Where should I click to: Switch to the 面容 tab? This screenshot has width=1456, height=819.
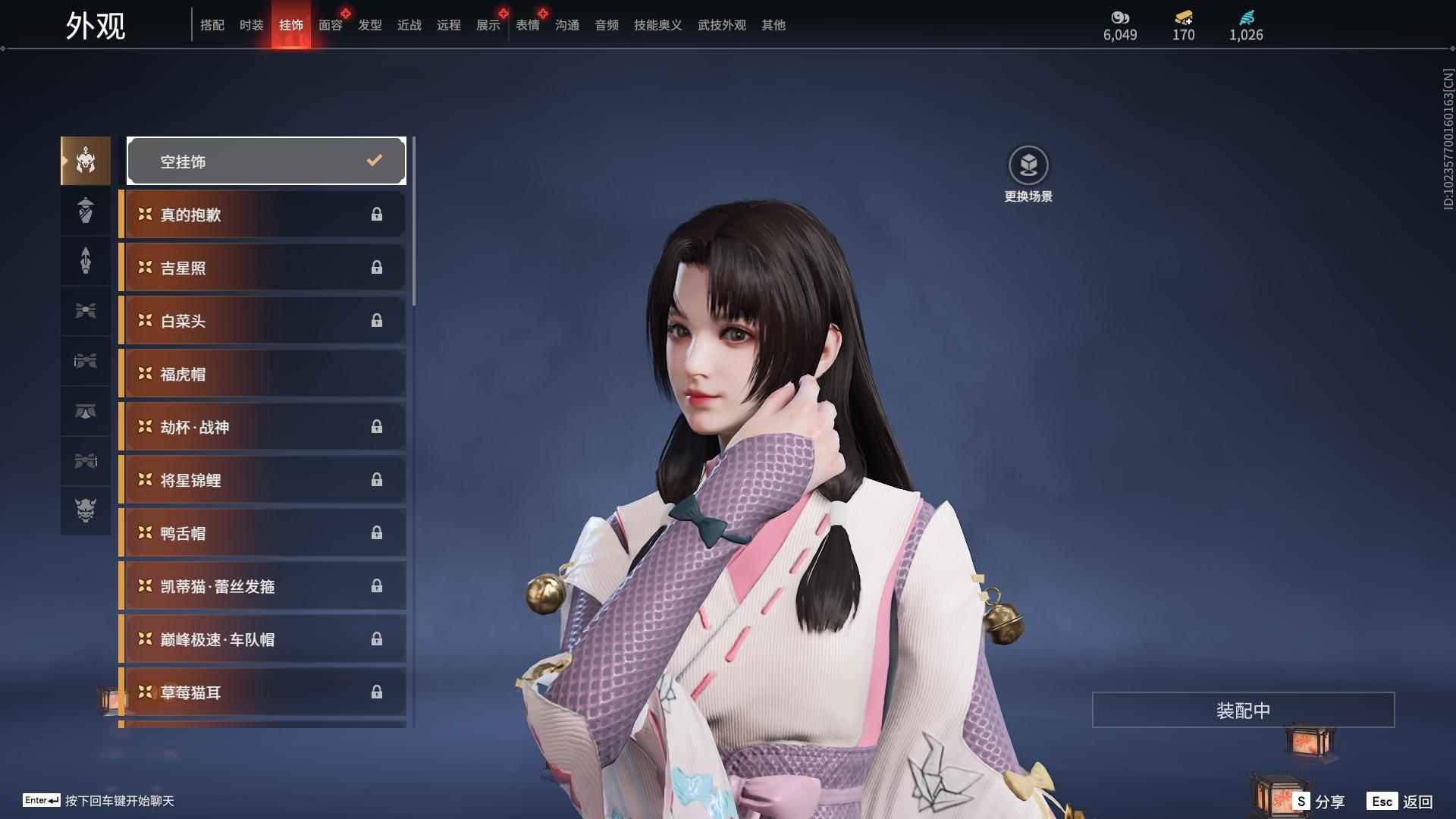pyautogui.click(x=330, y=25)
